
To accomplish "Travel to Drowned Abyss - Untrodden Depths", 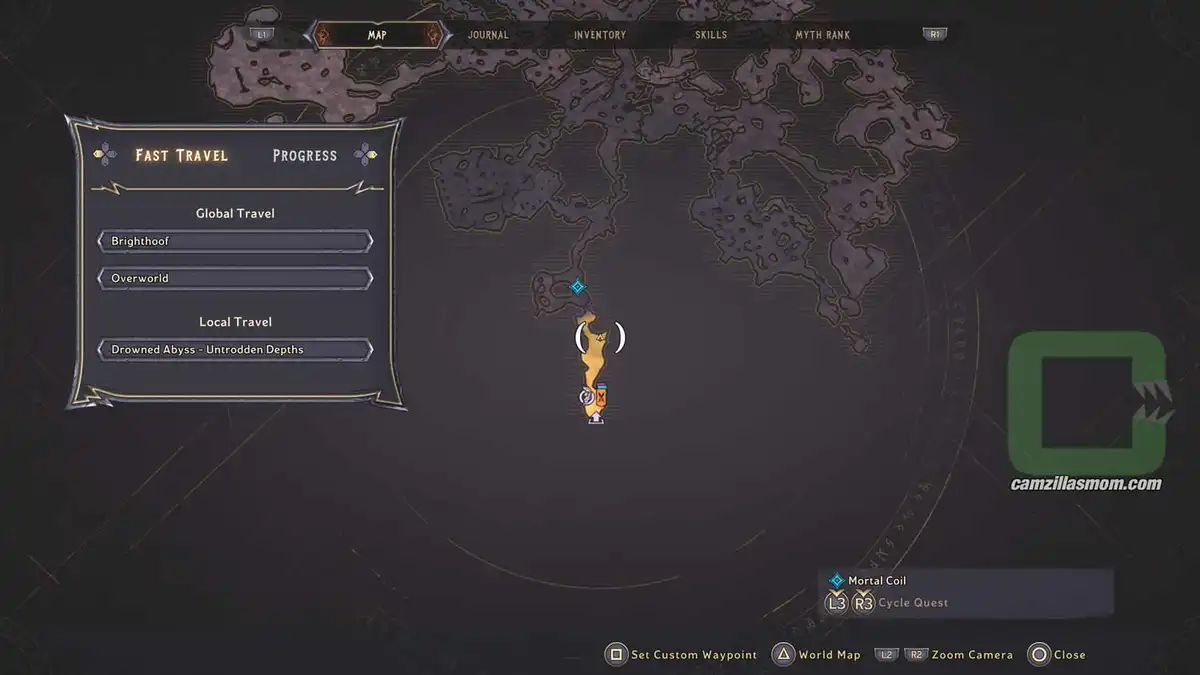I will pos(235,350).
